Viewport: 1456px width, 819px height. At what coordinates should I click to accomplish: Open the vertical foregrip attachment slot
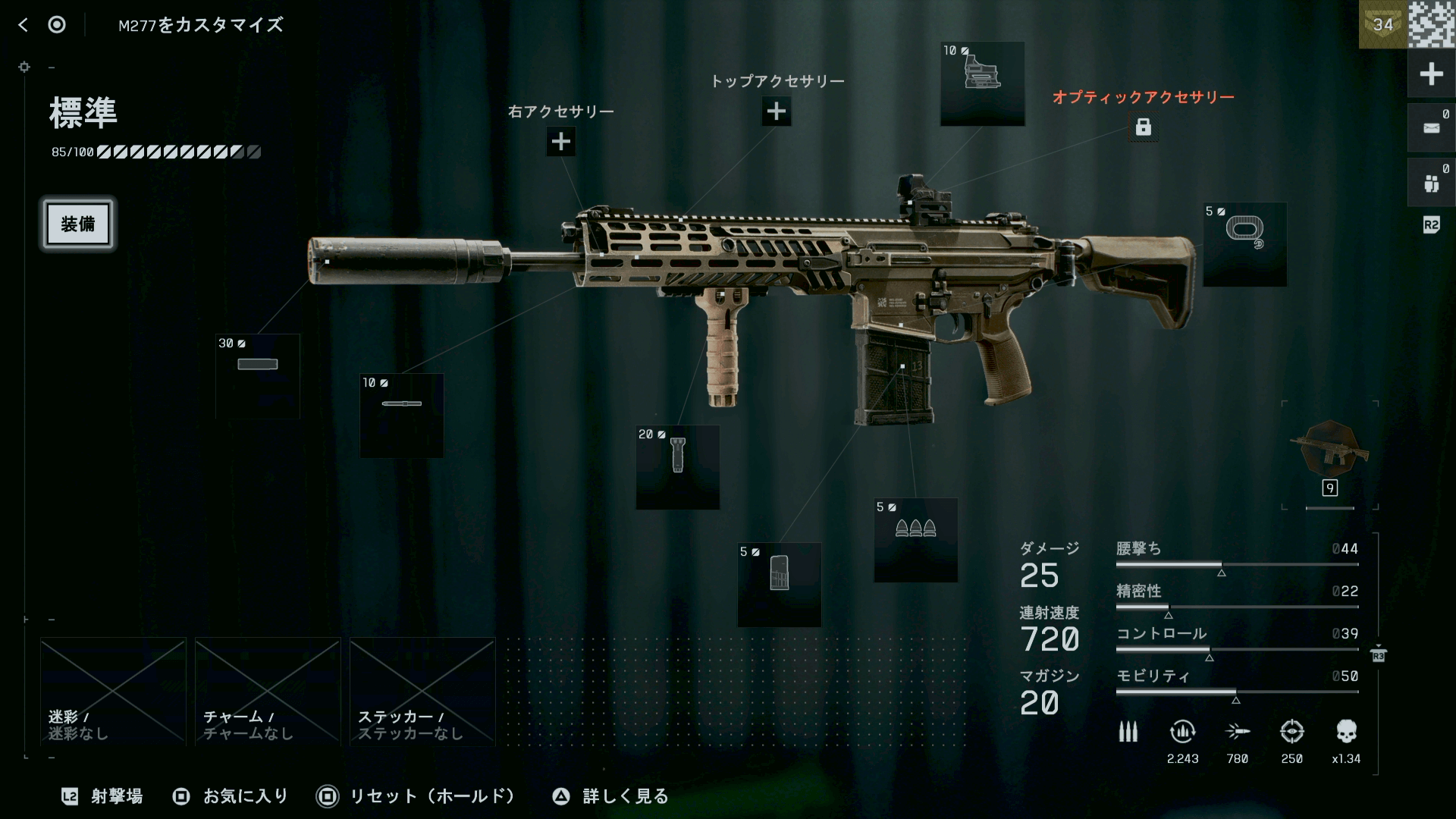[x=677, y=467]
